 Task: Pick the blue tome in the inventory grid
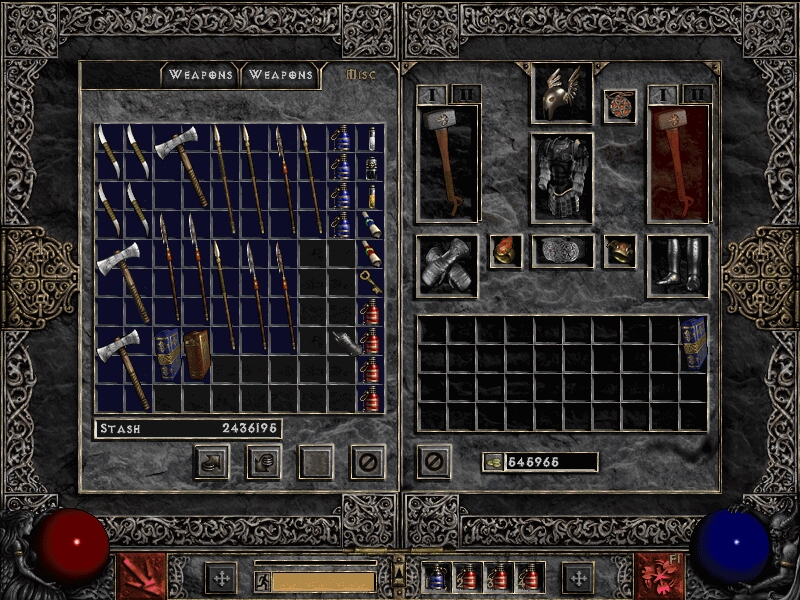point(693,343)
